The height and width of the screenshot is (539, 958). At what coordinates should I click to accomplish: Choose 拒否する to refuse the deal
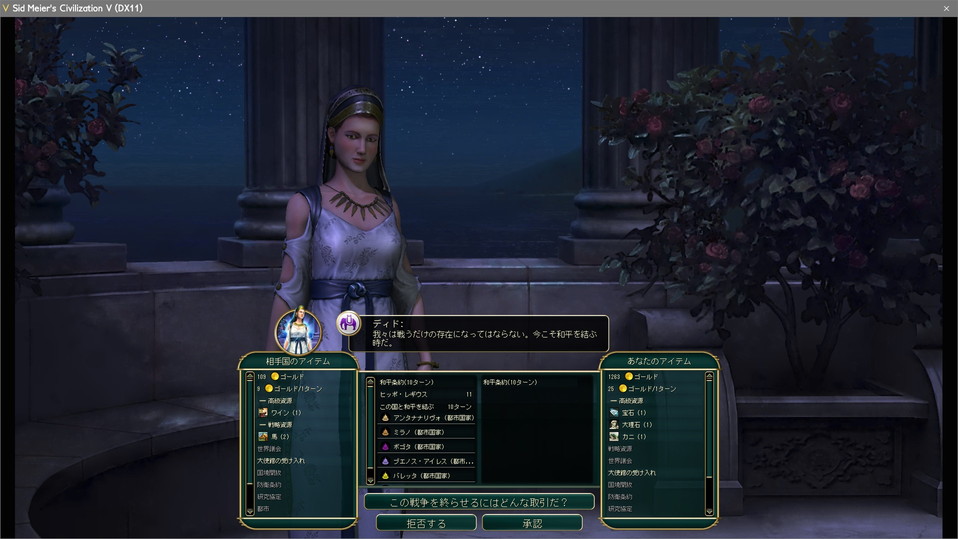point(426,523)
